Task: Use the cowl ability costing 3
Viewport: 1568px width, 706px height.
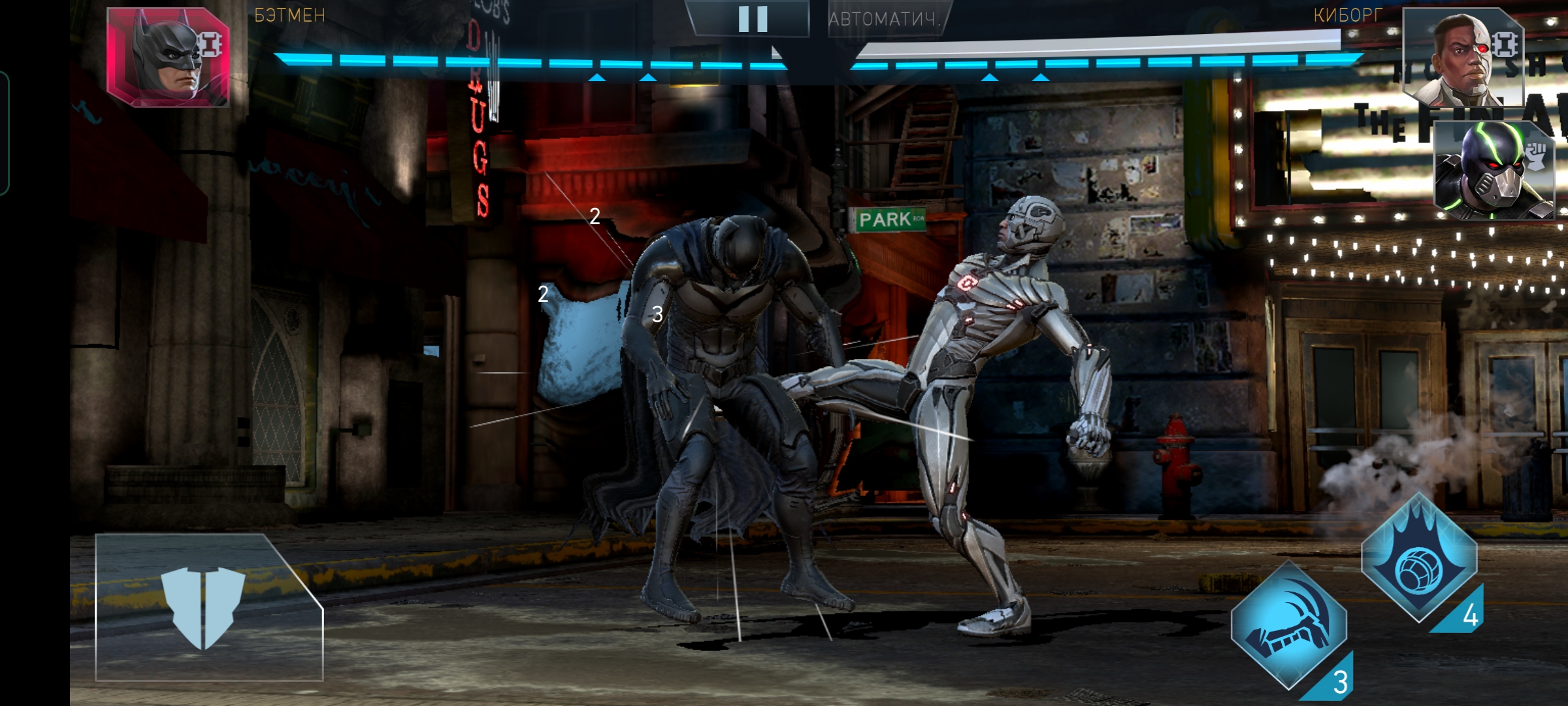Action: 1288,626
